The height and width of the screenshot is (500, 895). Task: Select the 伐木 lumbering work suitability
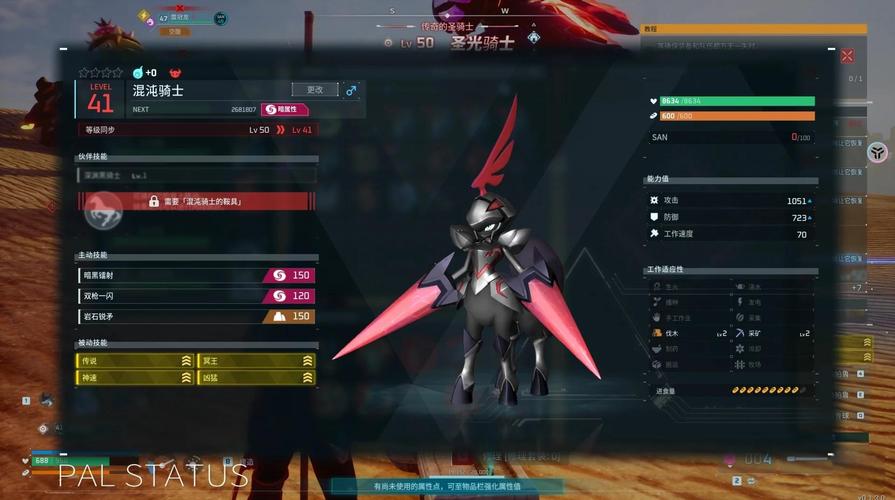point(689,333)
